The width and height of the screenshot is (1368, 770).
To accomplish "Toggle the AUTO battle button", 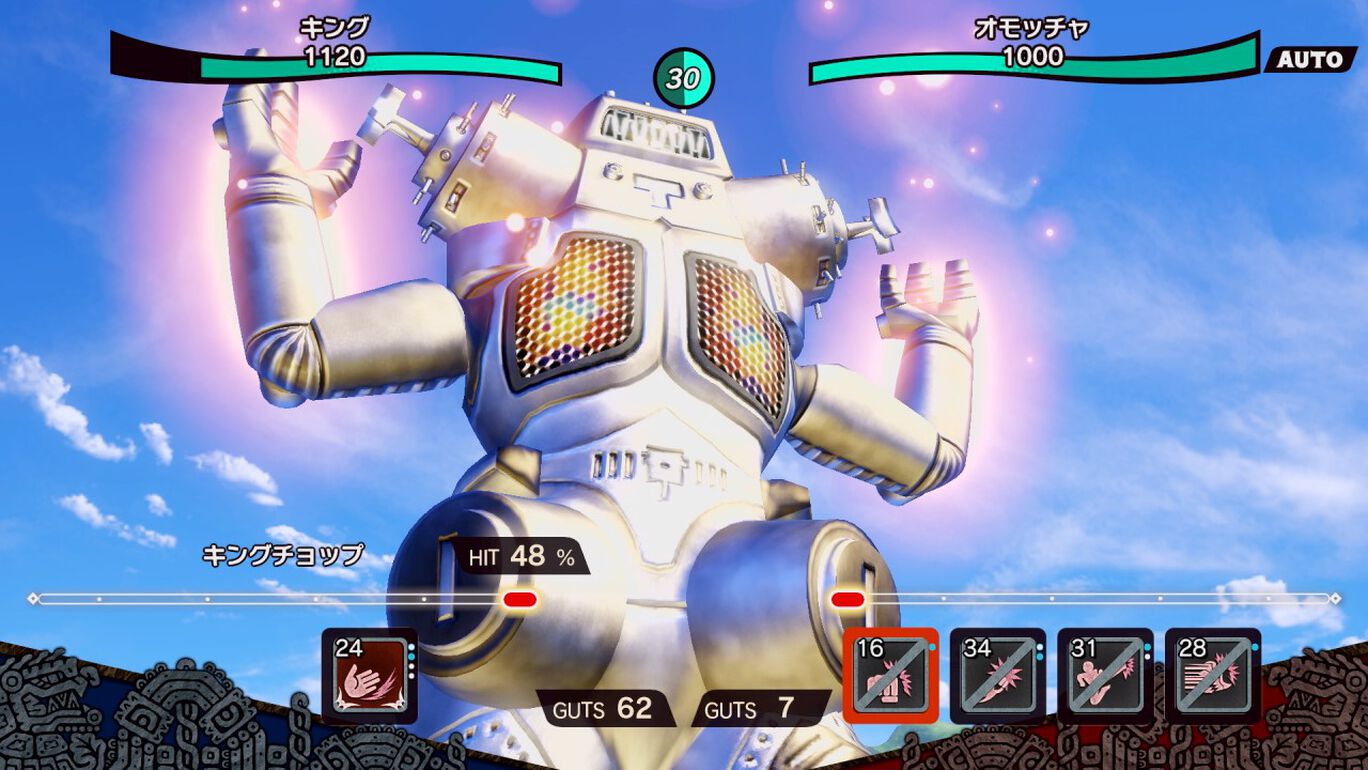I will (x=1310, y=59).
